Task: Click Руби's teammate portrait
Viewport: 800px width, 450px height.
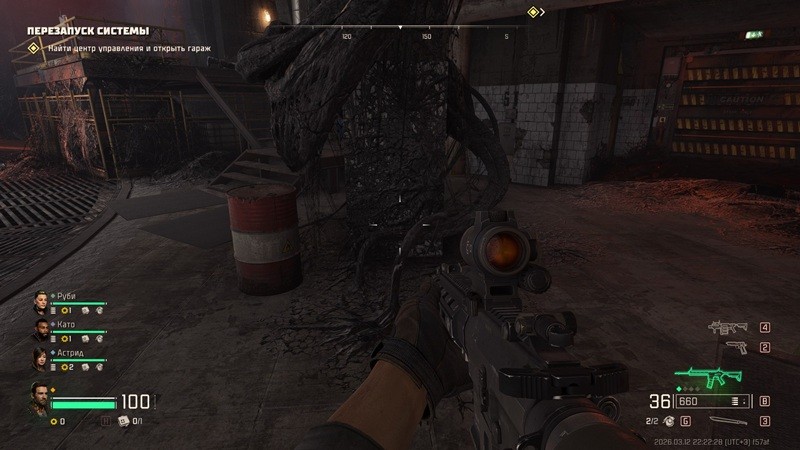Action: point(40,301)
